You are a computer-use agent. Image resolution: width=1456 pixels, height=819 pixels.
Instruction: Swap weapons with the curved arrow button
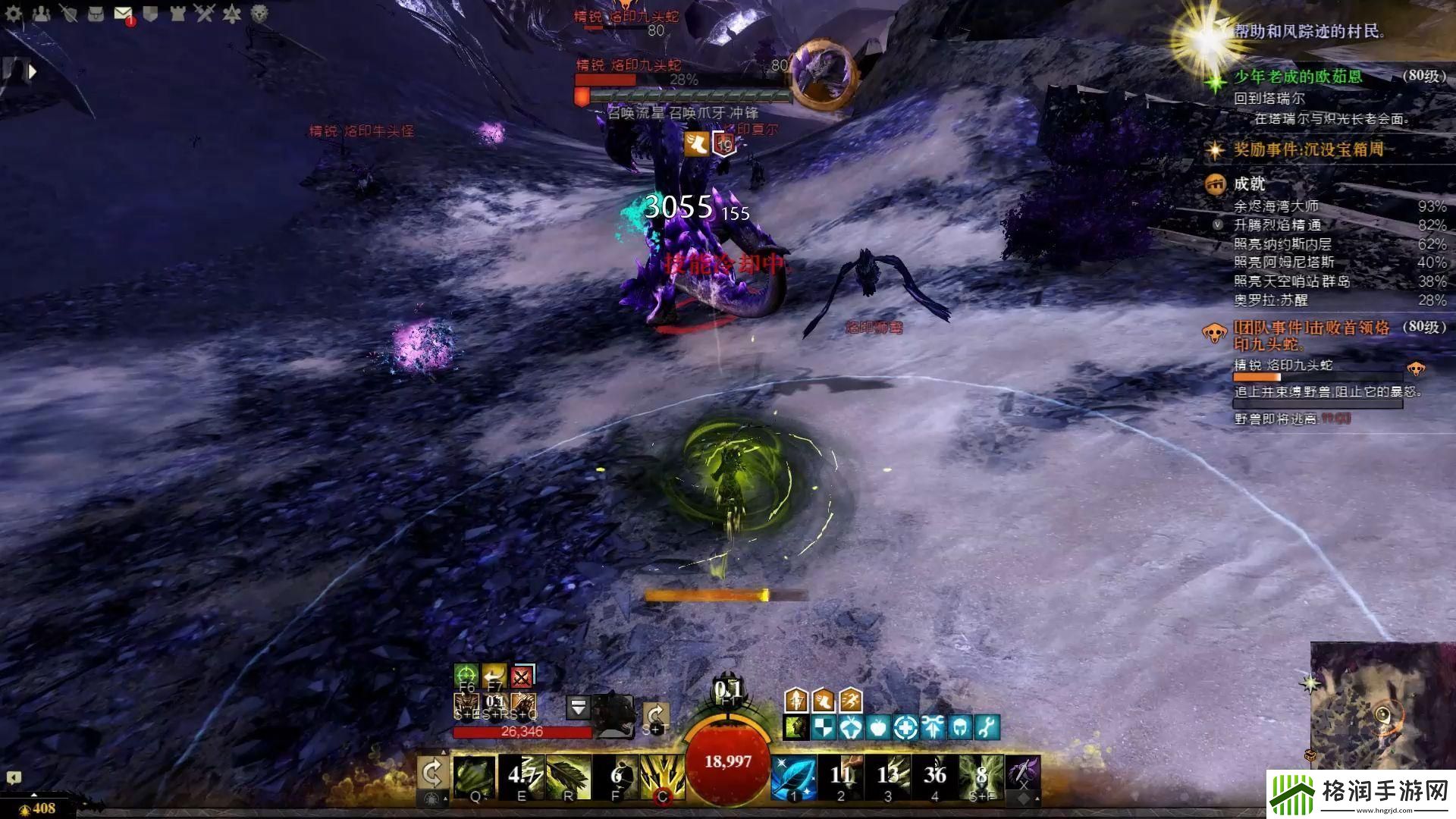pos(432,775)
